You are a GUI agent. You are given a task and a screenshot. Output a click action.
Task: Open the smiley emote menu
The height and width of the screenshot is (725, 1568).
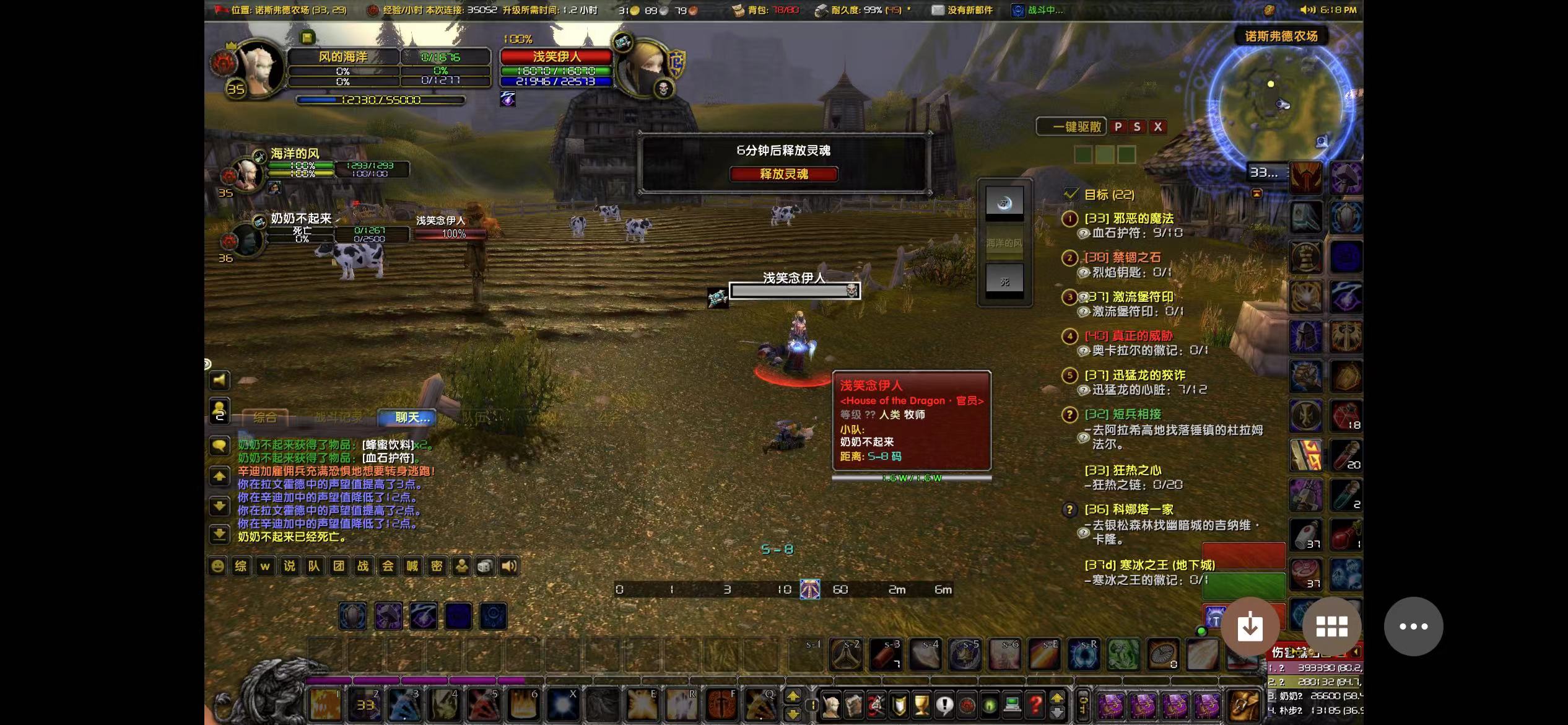(217, 566)
